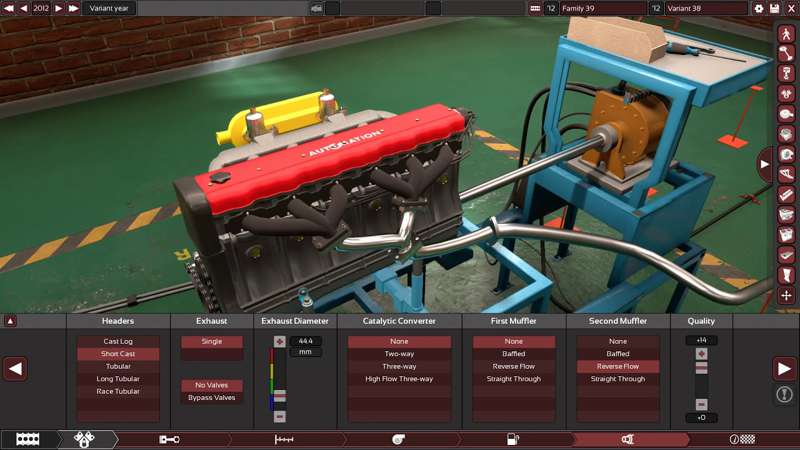Close the designer with the X button

(x=790, y=8)
